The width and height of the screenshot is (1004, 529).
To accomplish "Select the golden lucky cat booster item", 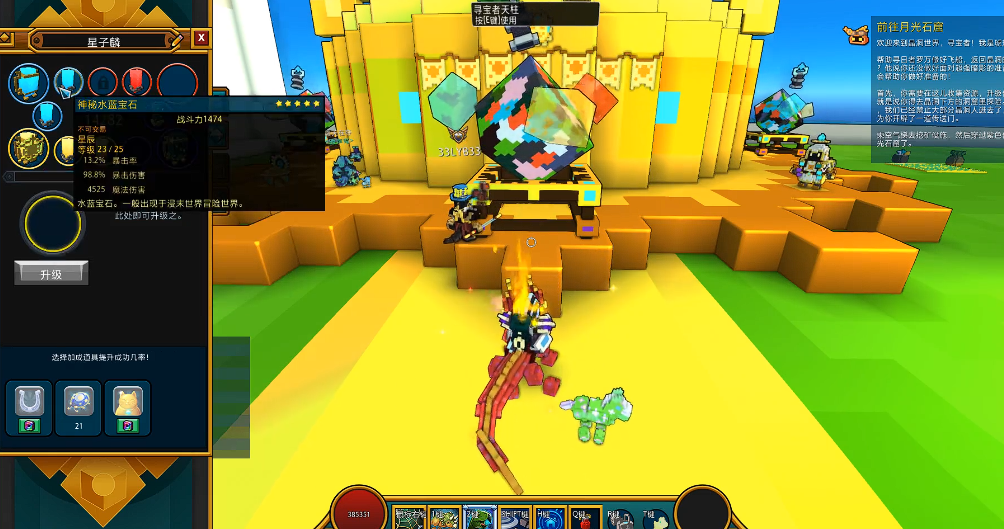I will tap(127, 403).
